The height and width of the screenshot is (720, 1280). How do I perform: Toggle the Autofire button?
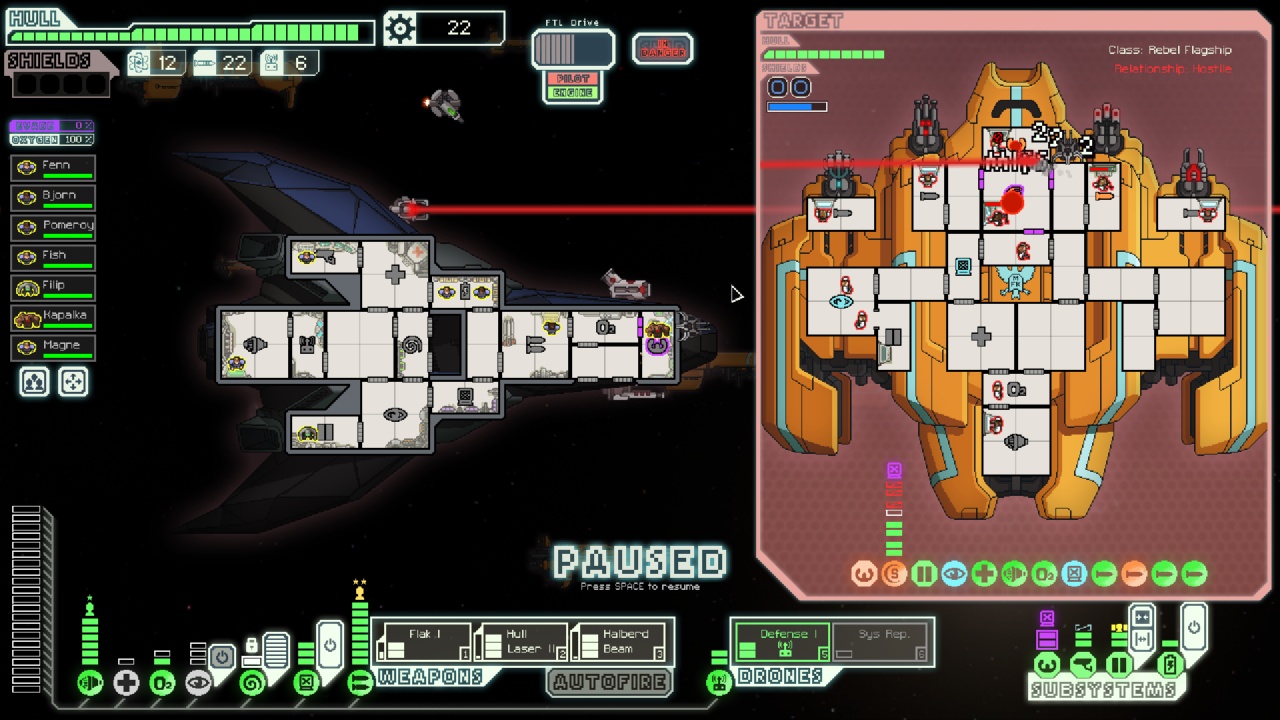click(x=610, y=682)
